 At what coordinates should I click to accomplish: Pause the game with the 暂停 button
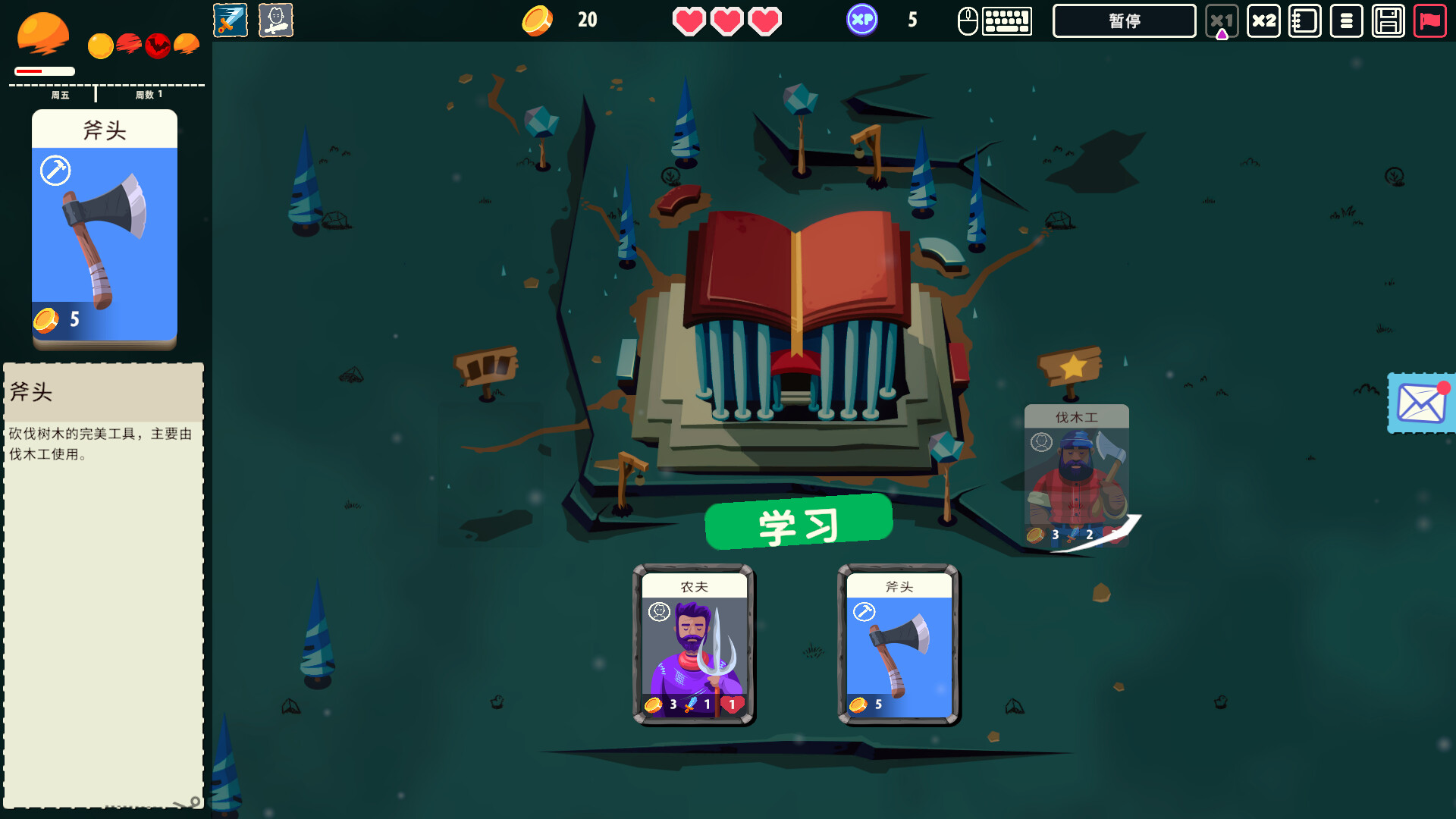tap(1124, 20)
